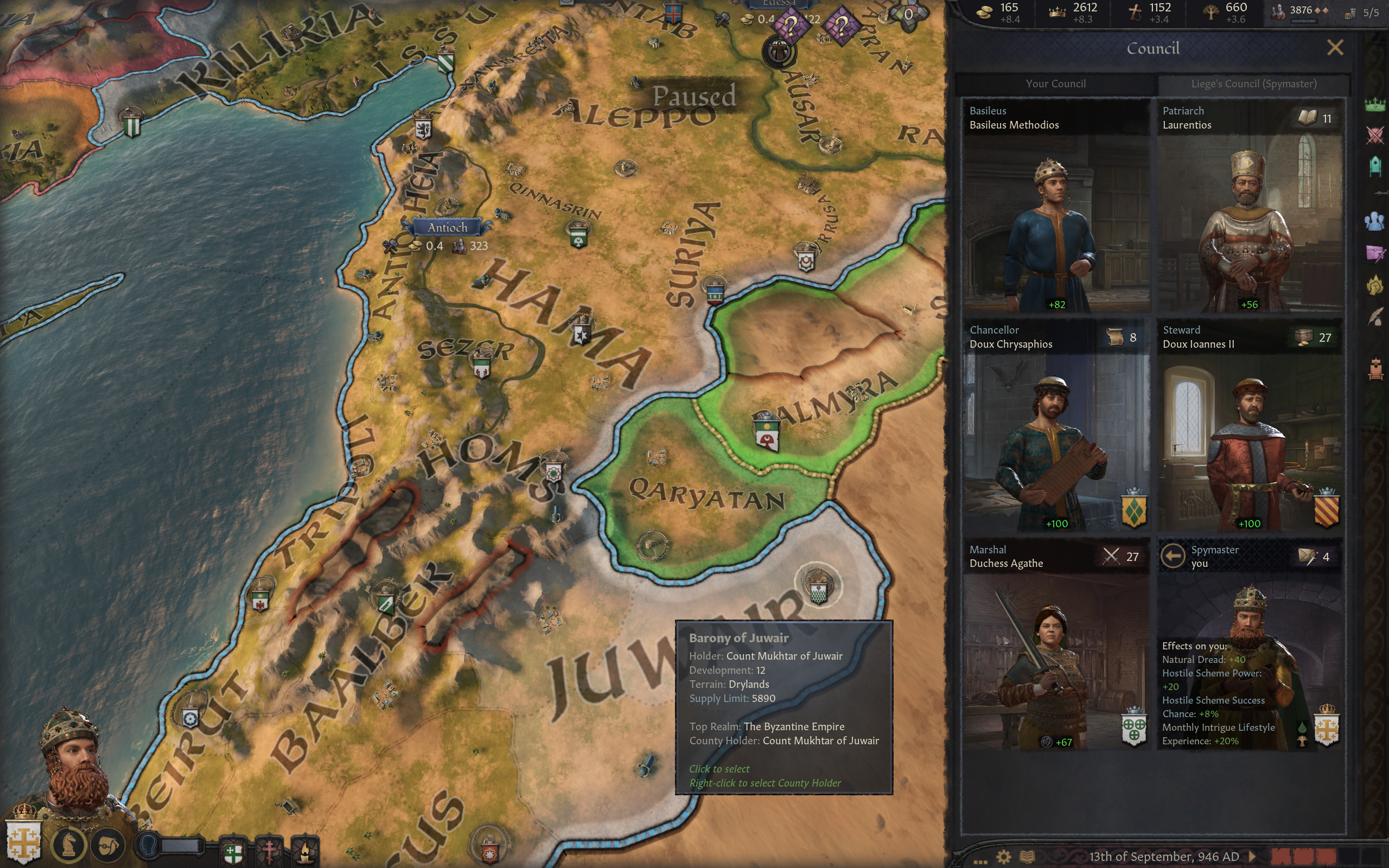Screen dimensions: 1389x868
Task: Unpause the game with the play arrow
Action: (x=1252, y=857)
